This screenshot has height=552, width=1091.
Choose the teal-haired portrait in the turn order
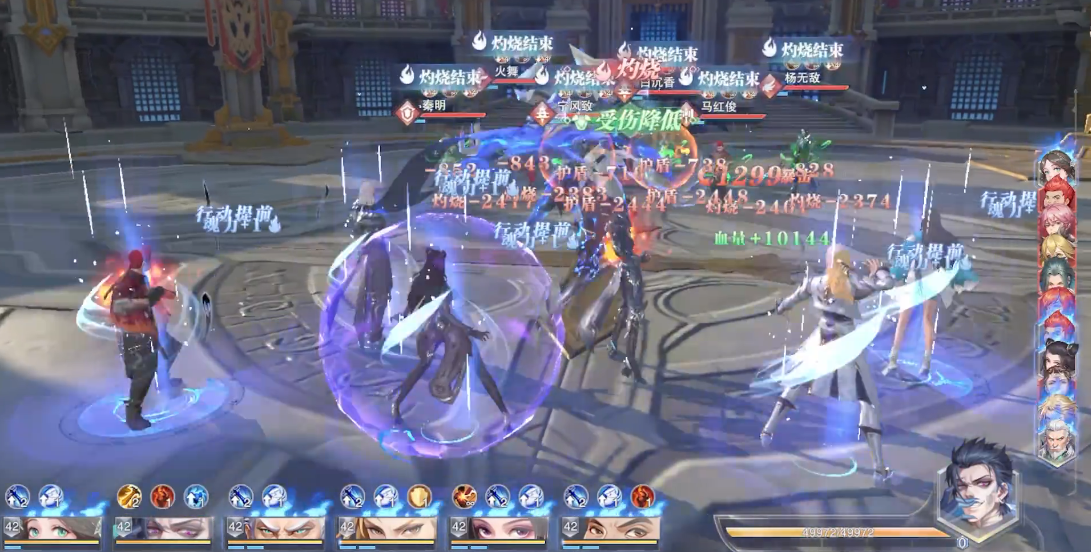point(1057,274)
